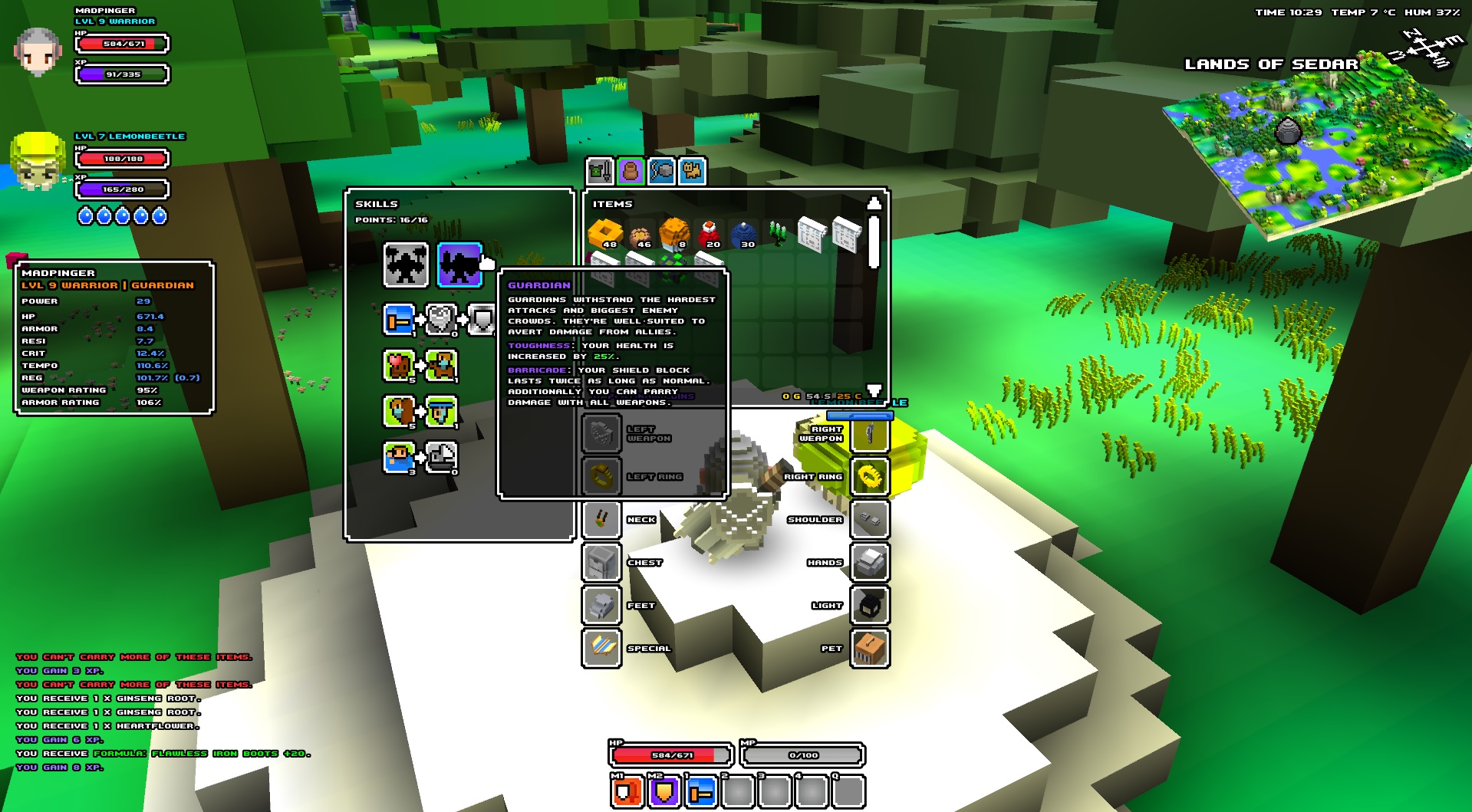Click the items list down arrow
Viewport: 1472px width, 812px height.
(x=874, y=390)
